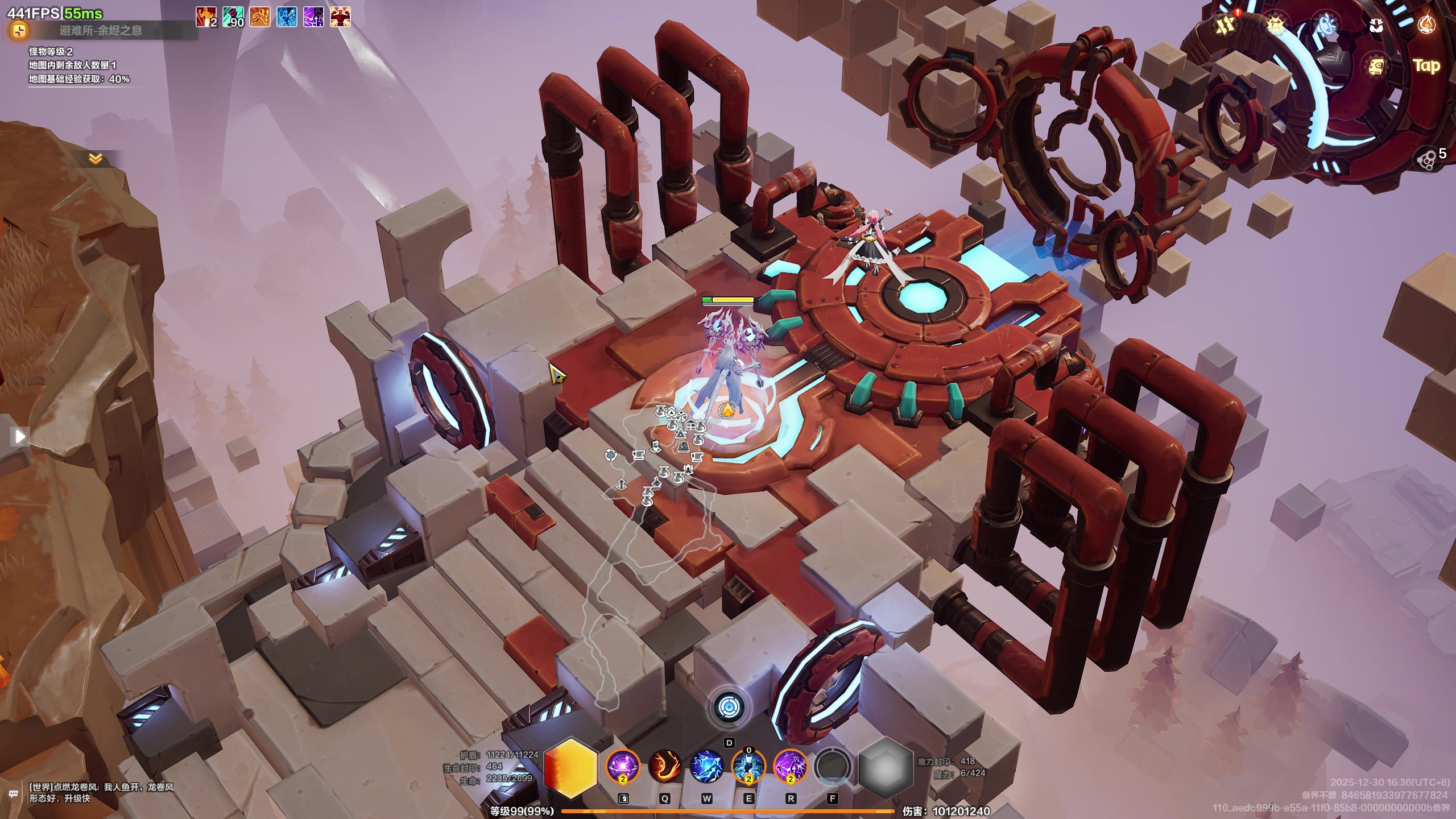Open the yellow spiked-sun gear icon

pyautogui.click(x=1276, y=25)
